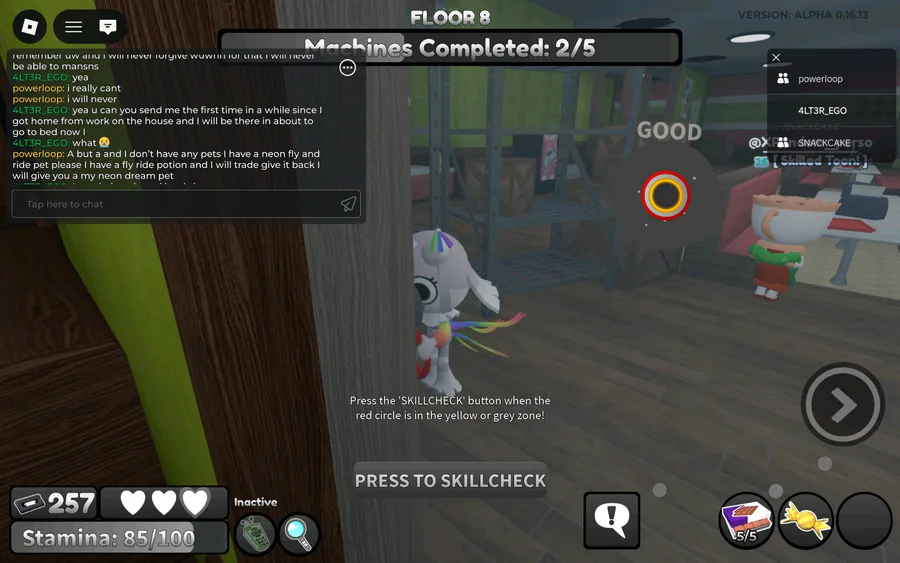
Task: Click the 'Tap here to chat' field
Action: (x=175, y=204)
